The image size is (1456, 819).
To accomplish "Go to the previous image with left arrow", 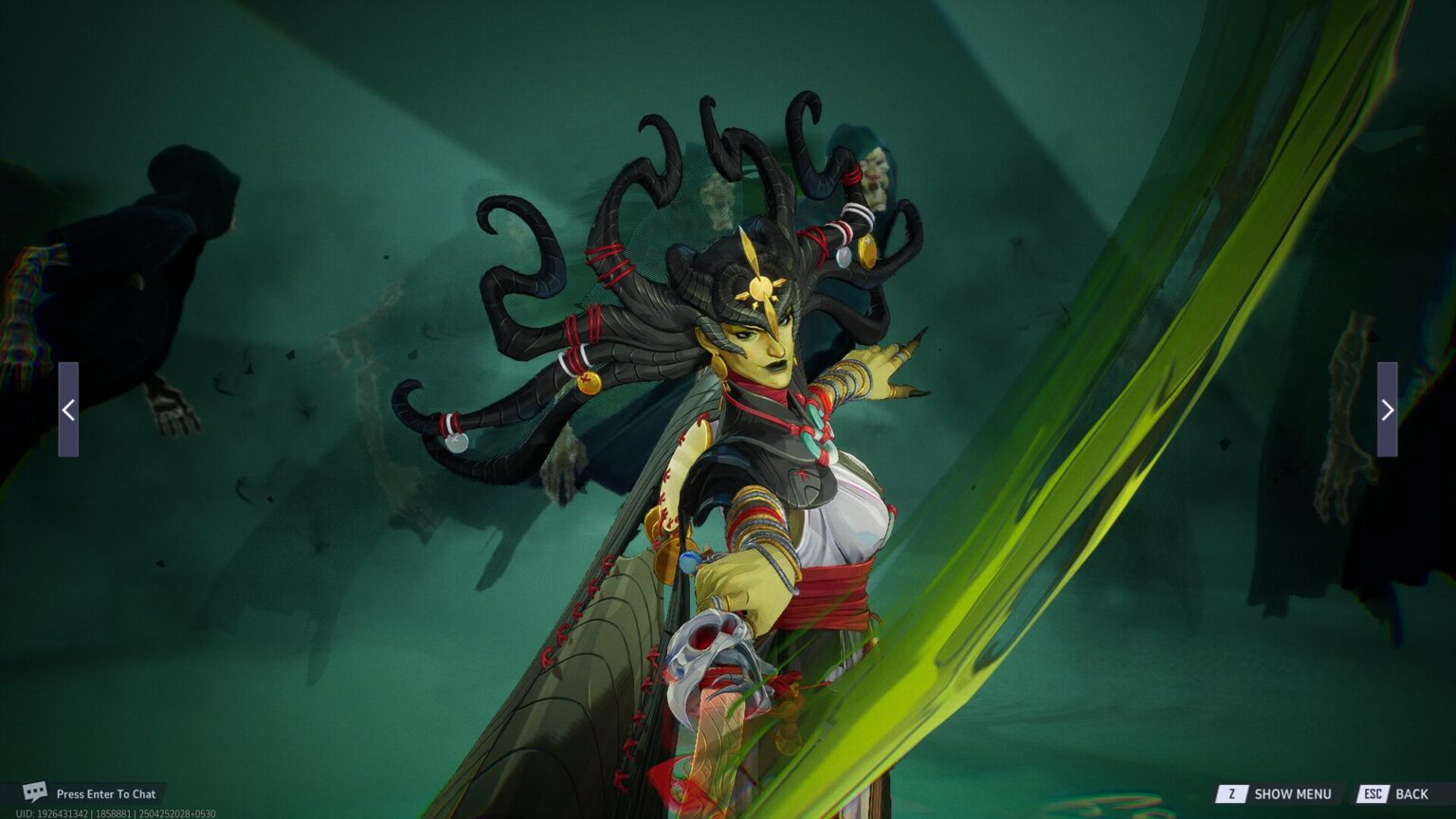I will [x=68, y=409].
